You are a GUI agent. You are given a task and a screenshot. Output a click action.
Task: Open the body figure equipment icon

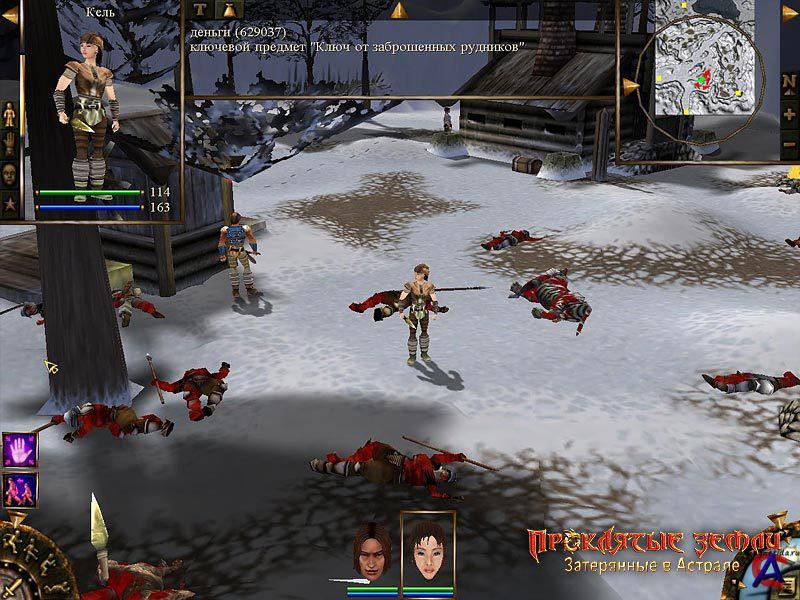point(9,113)
